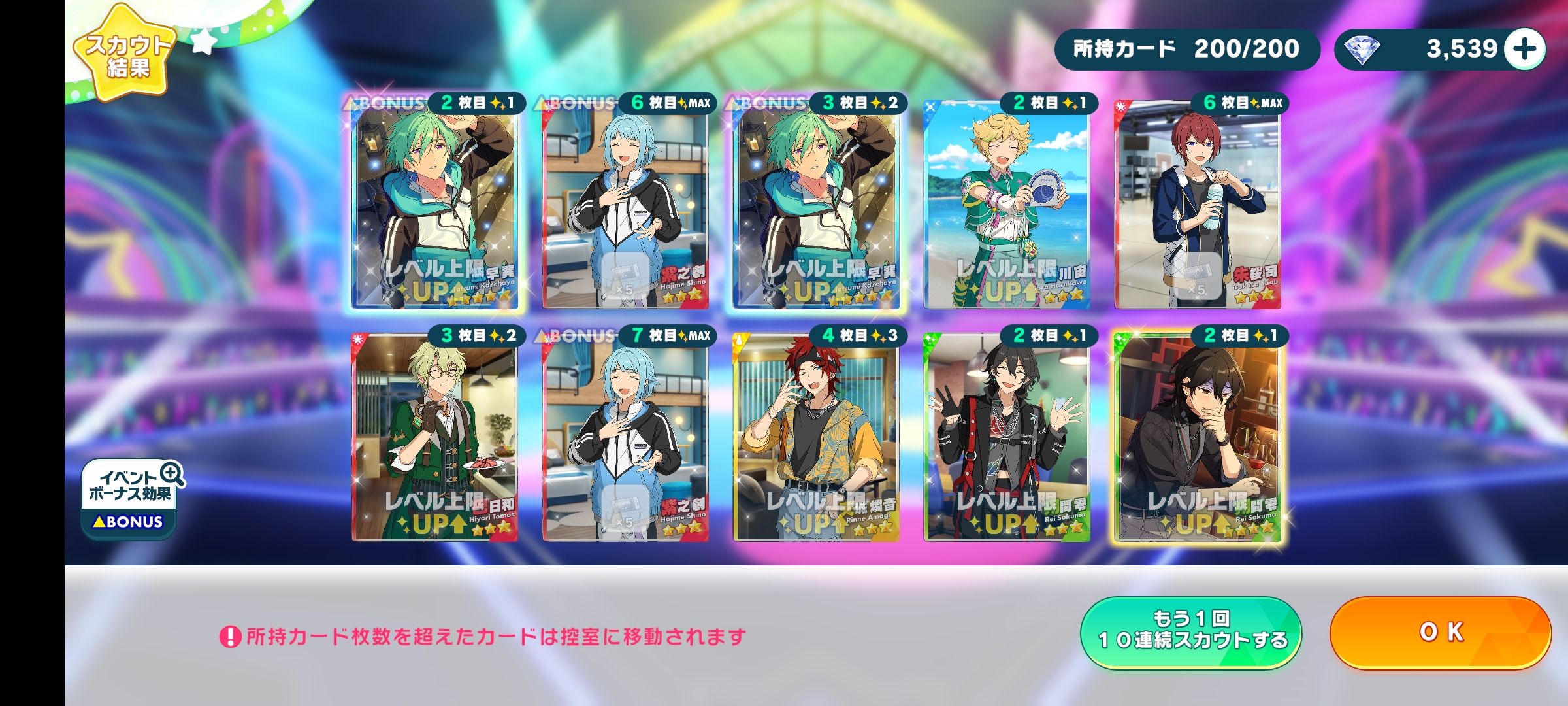Choose the Hajime Shino card marked 7枚目

pos(625,438)
